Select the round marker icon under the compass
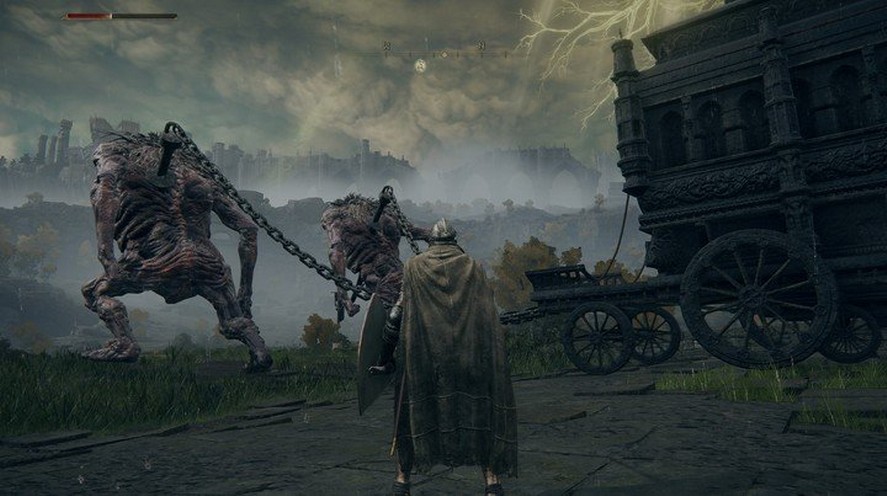Image resolution: width=887 pixels, height=496 pixels. point(420,65)
